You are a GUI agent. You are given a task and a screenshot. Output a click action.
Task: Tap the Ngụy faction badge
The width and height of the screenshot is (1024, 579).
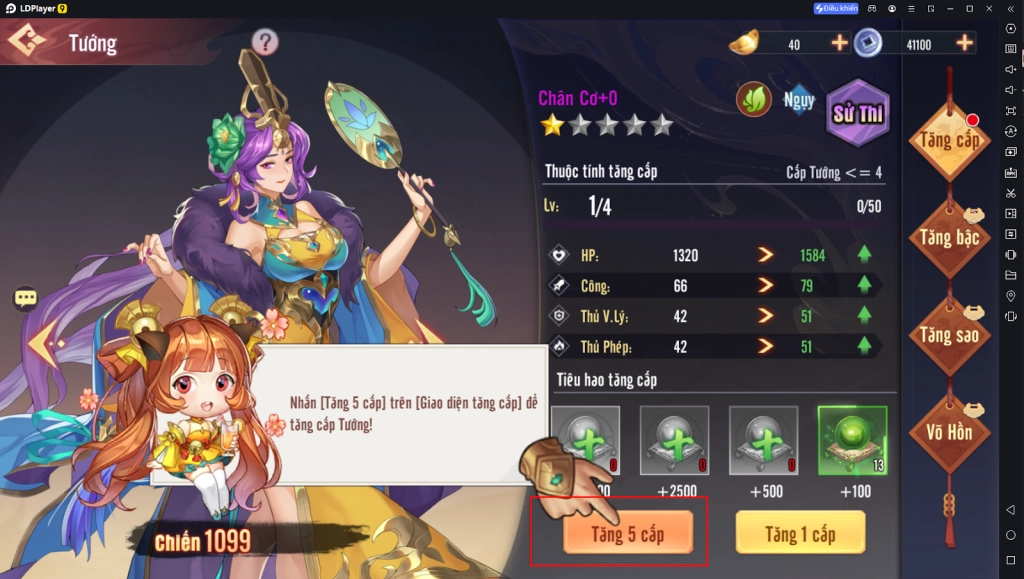(x=798, y=100)
